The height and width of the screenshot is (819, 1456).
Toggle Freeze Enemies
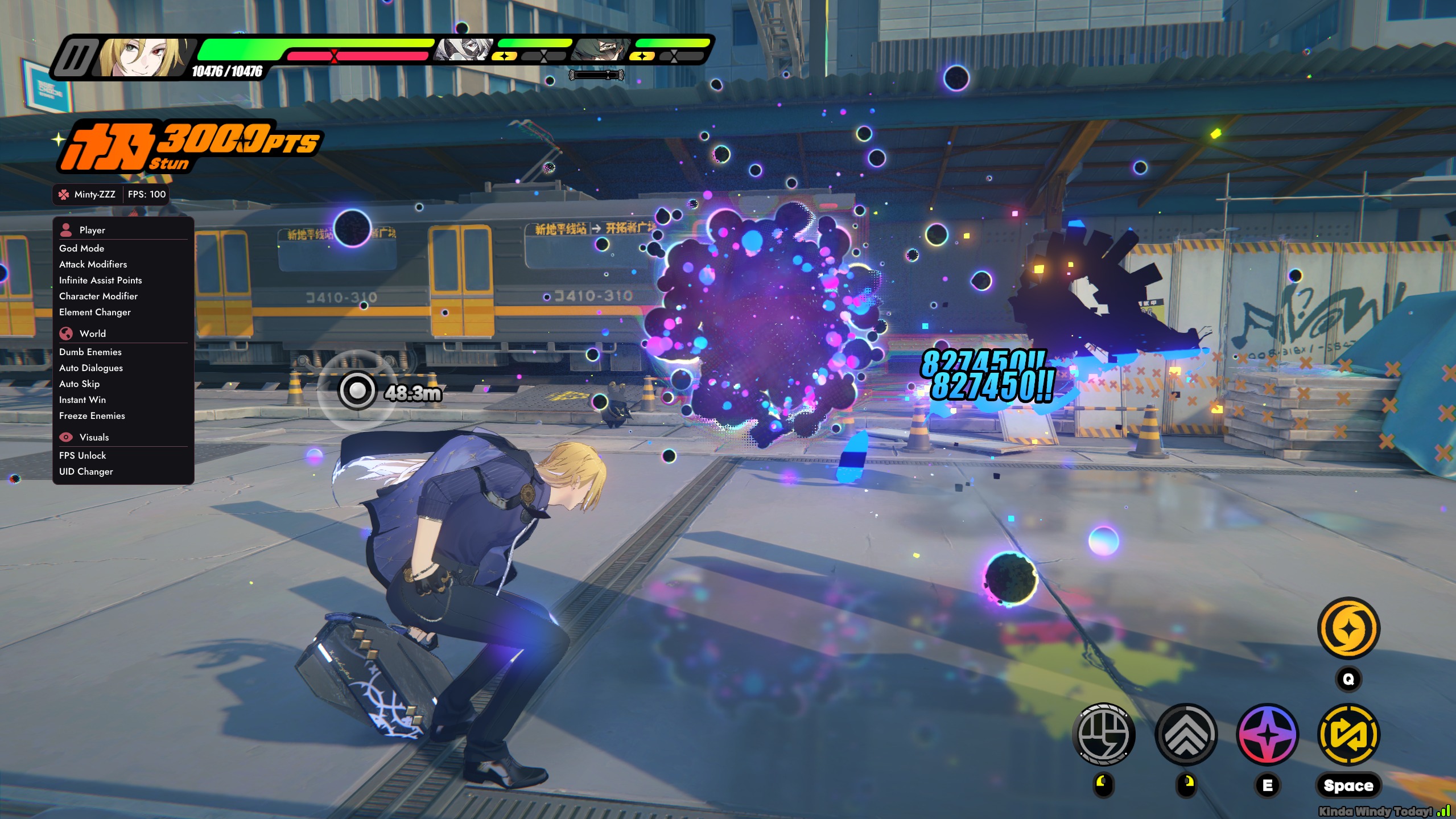(92, 415)
